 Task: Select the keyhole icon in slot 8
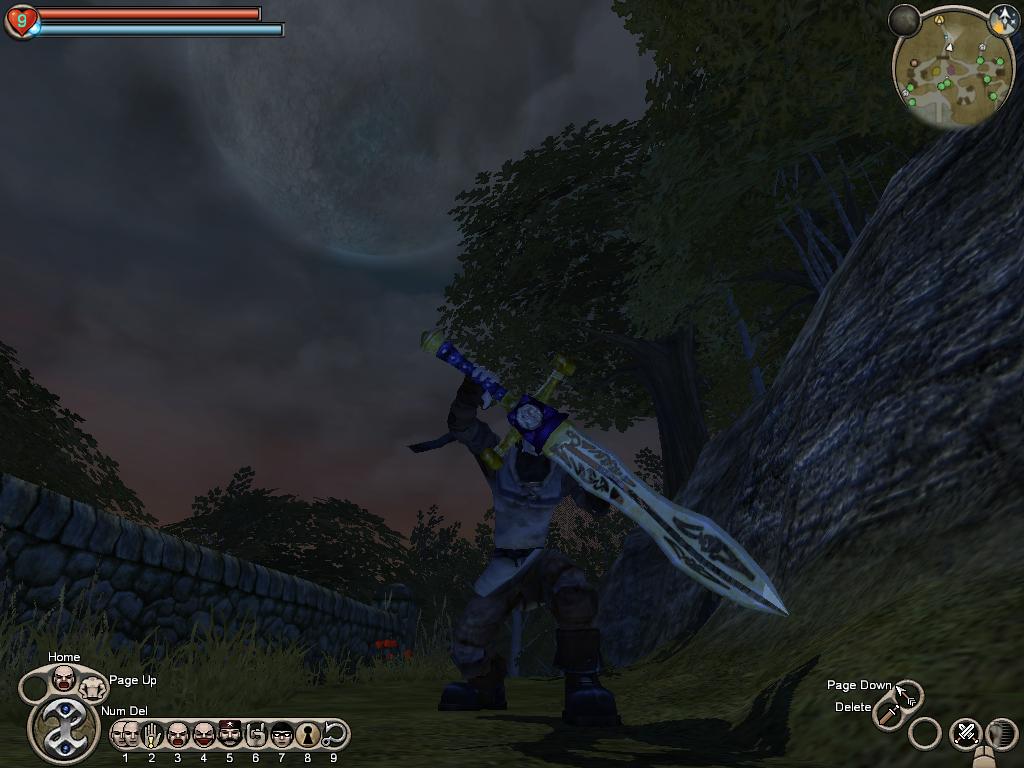pos(308,734)
